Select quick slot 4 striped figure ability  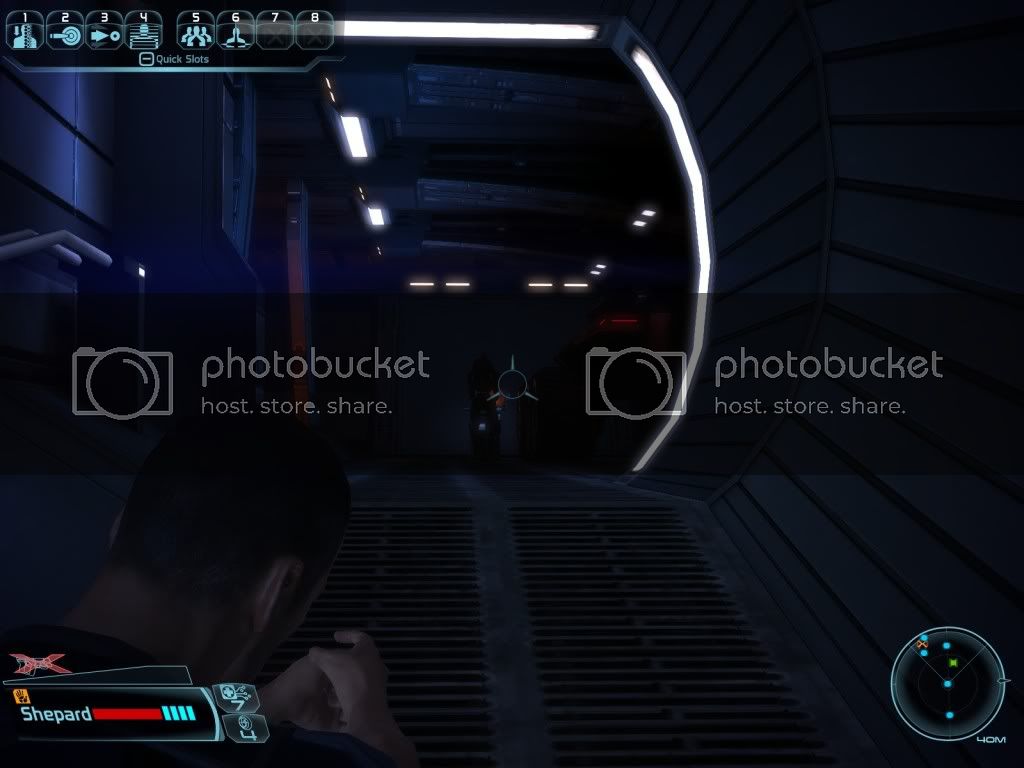(x=144, y=32)
